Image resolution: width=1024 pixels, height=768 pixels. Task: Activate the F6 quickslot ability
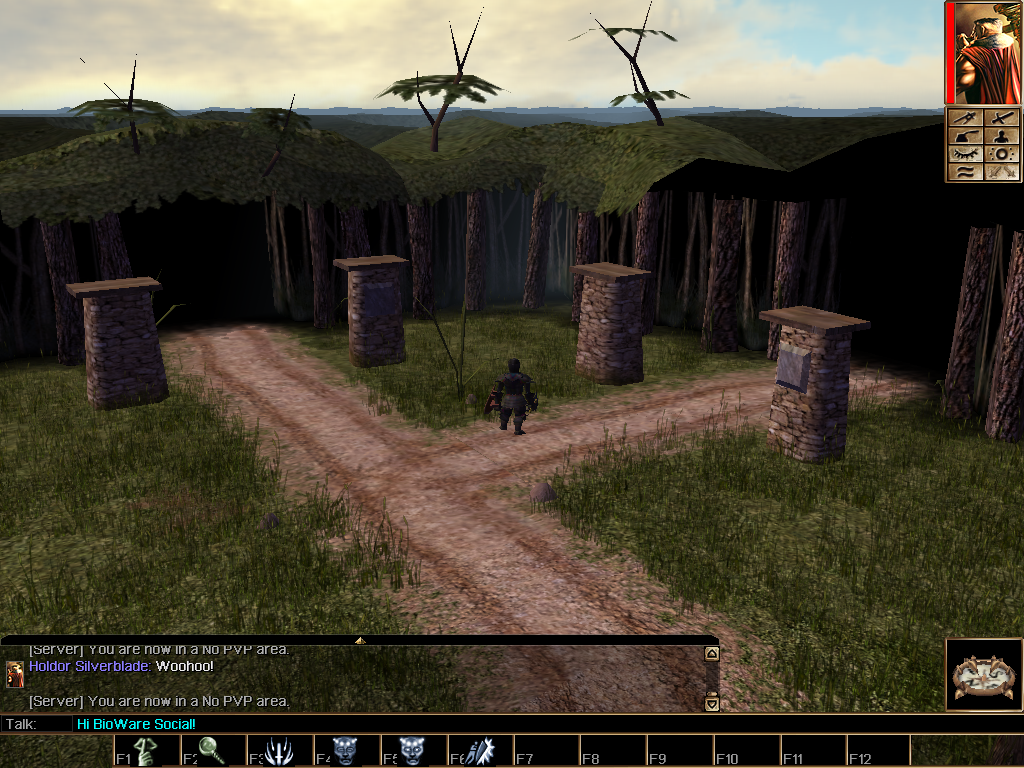pos(477,751)
